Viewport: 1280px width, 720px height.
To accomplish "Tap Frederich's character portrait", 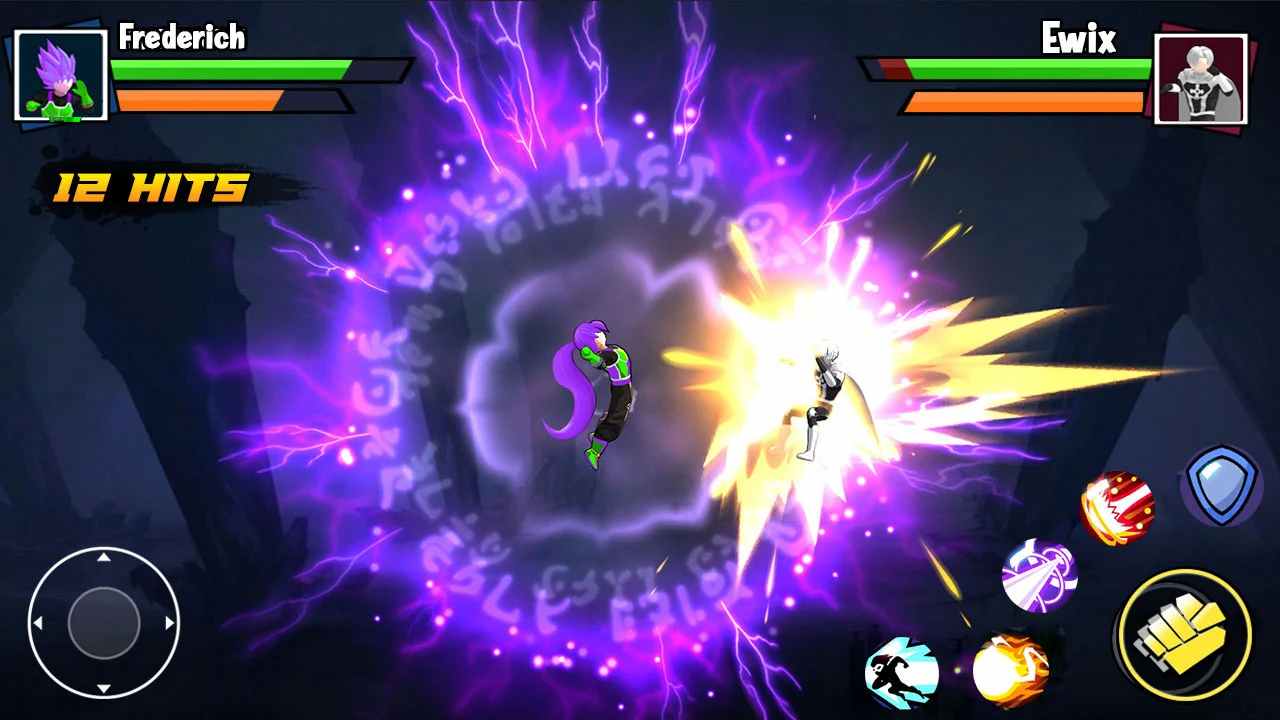I will tap(58, 75).
